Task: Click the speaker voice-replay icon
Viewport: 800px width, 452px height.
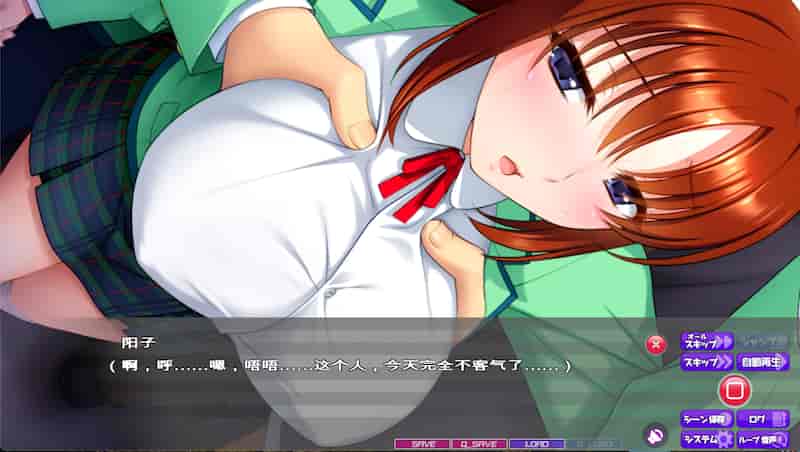Action: point(655,436)
